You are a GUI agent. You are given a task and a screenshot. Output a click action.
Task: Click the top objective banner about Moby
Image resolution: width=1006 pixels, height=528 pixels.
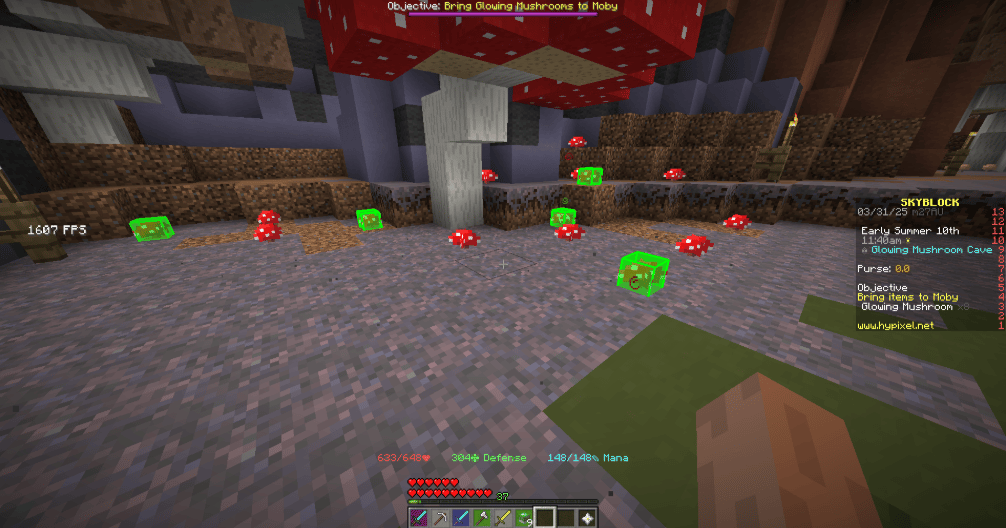503,6
